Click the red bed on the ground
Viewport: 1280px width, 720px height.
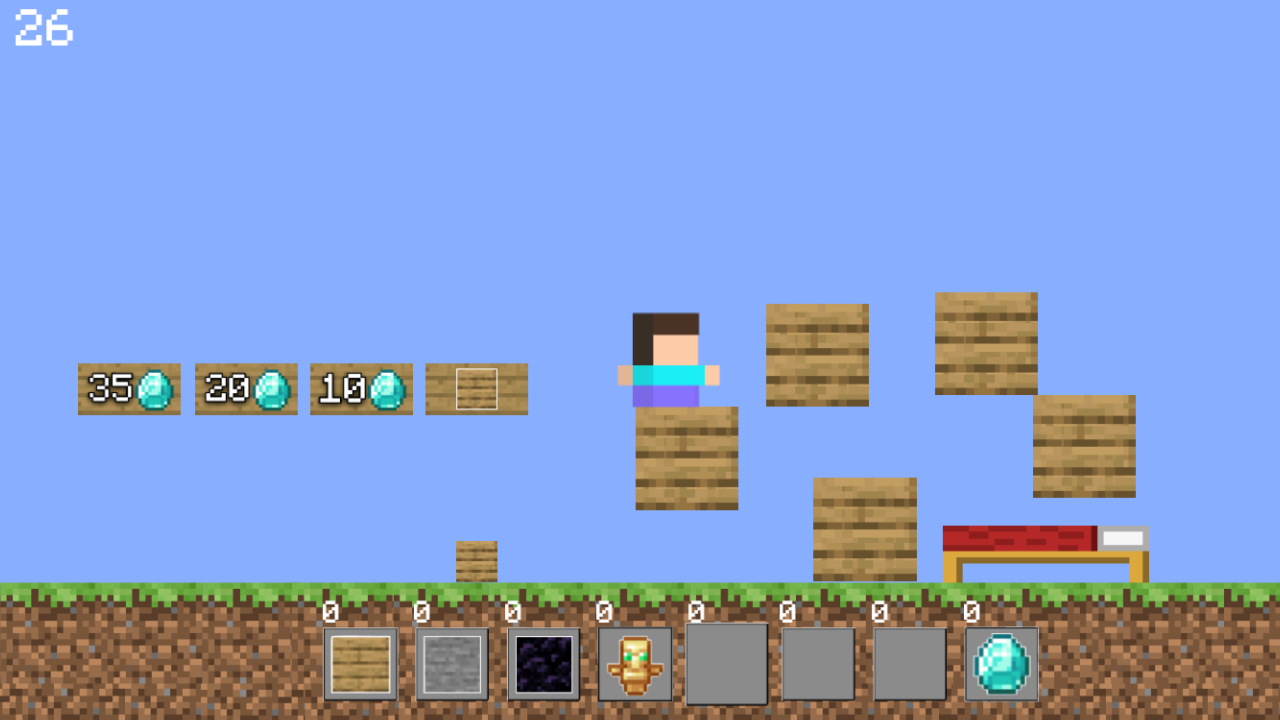(x=1043, y=548)
